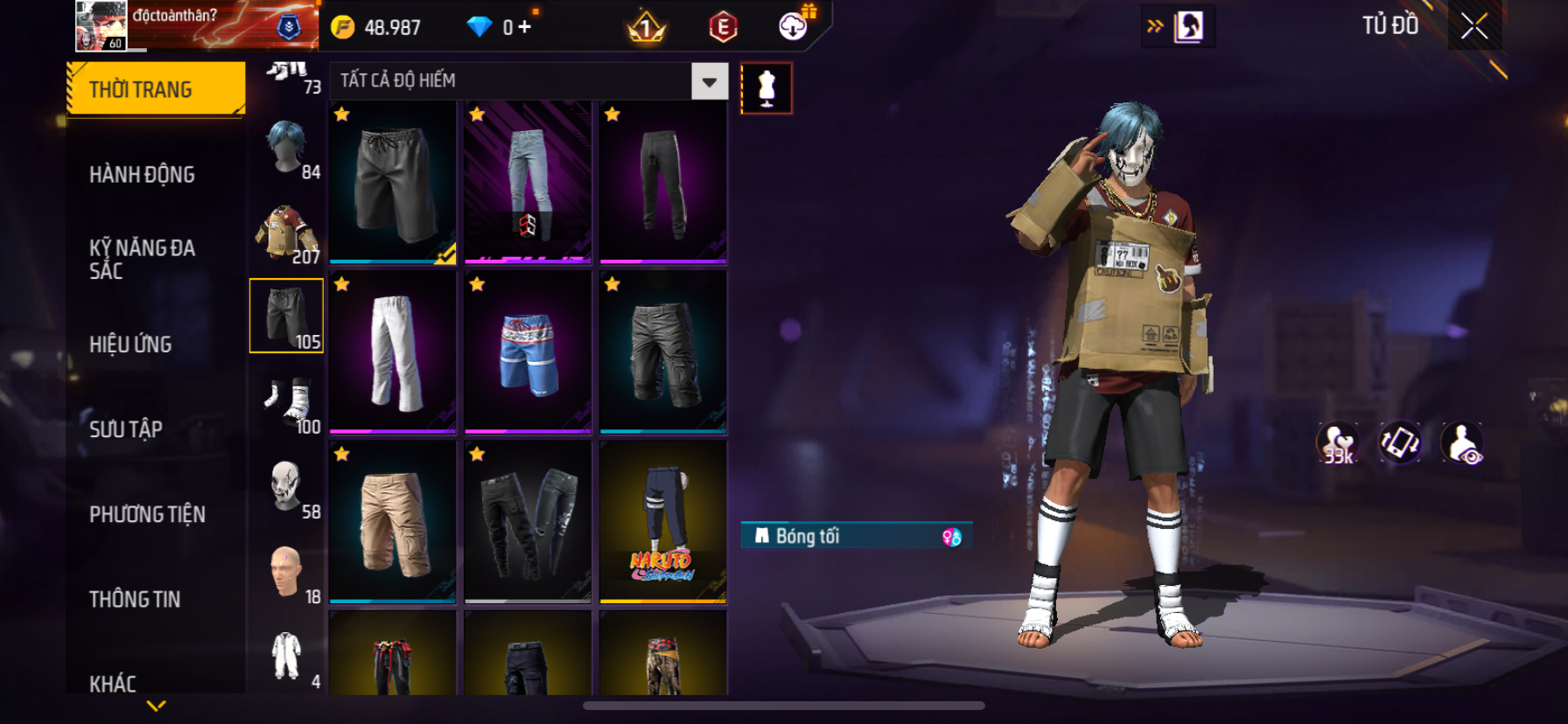The width and height of the screenshot is (1568, 724).
Task: Choose the jacket tops category
Action: (287, 233)
